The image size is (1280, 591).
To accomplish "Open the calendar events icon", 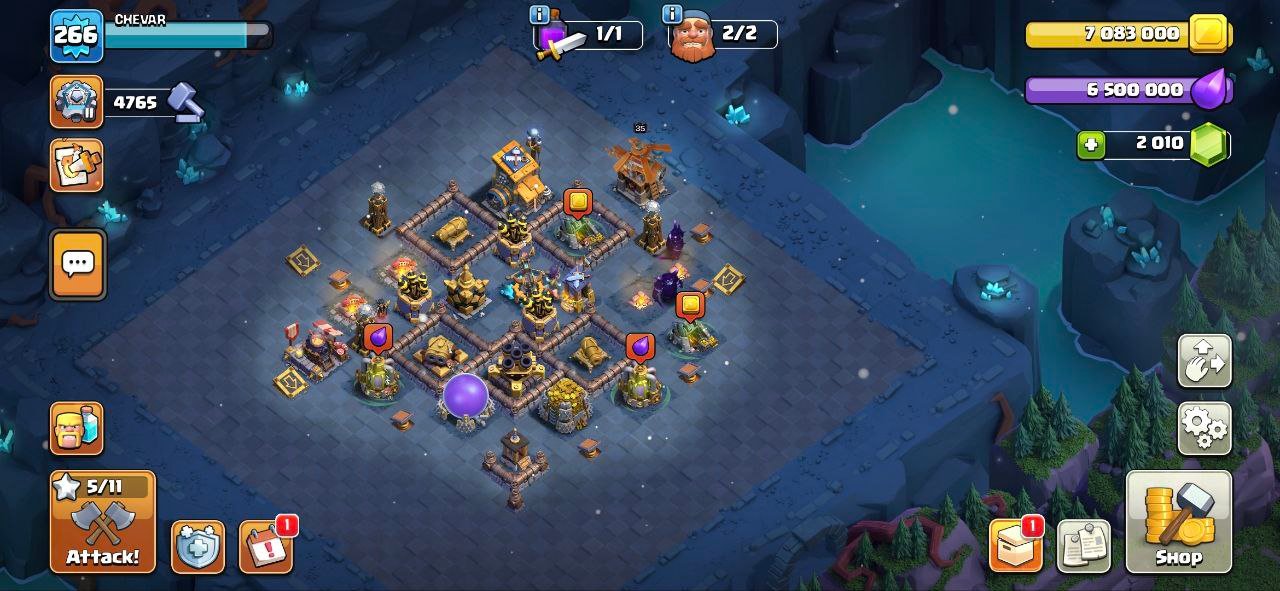I will point(266,547).
